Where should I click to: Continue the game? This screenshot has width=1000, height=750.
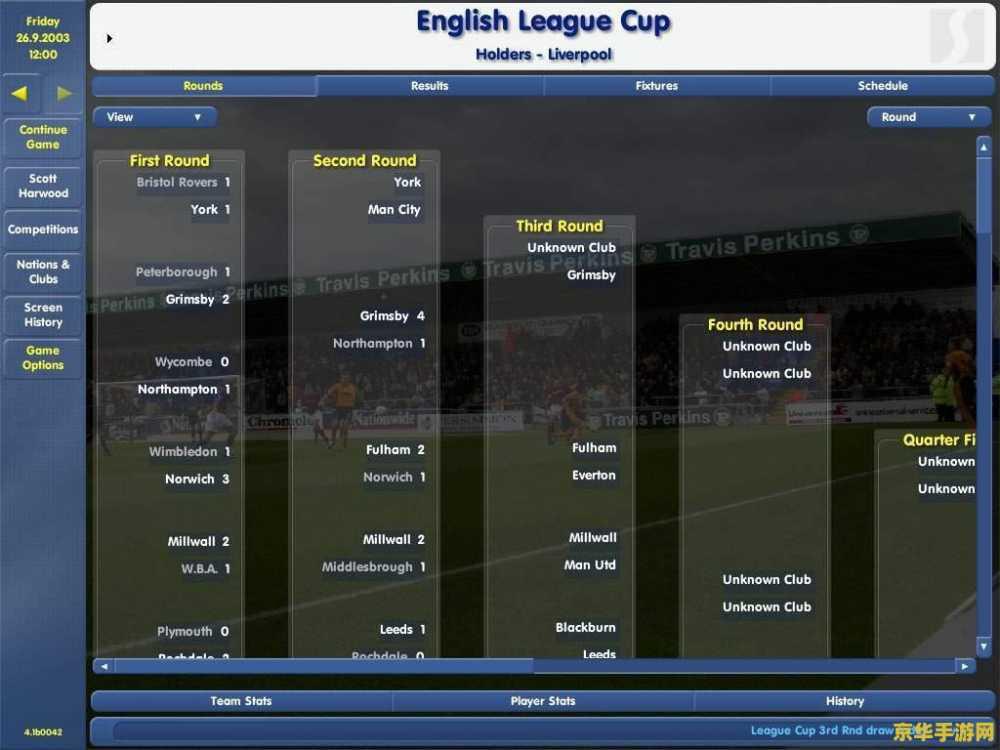click(x=43, y=137)
